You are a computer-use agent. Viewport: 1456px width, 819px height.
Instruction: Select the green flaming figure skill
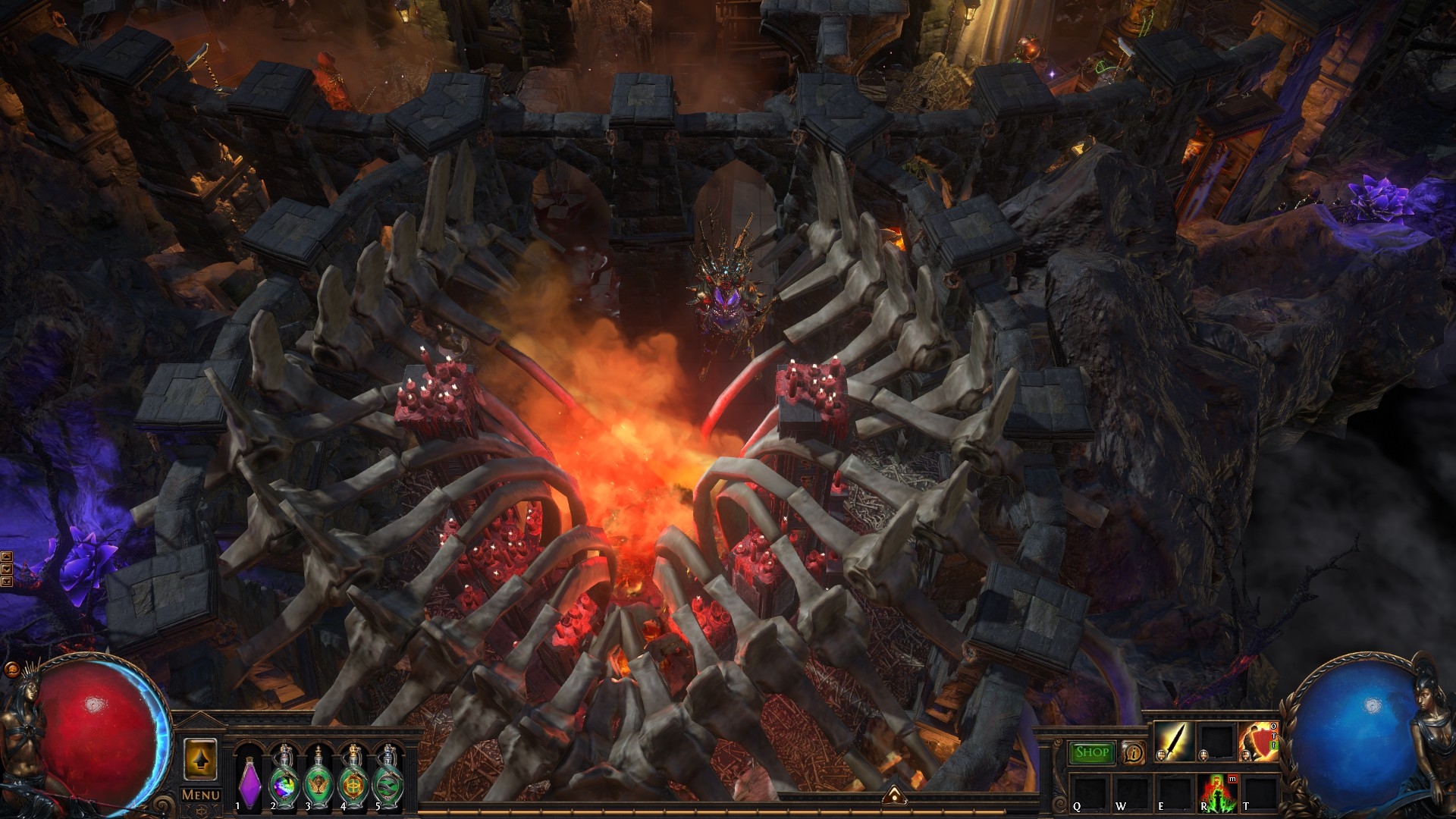point(1216,791)
